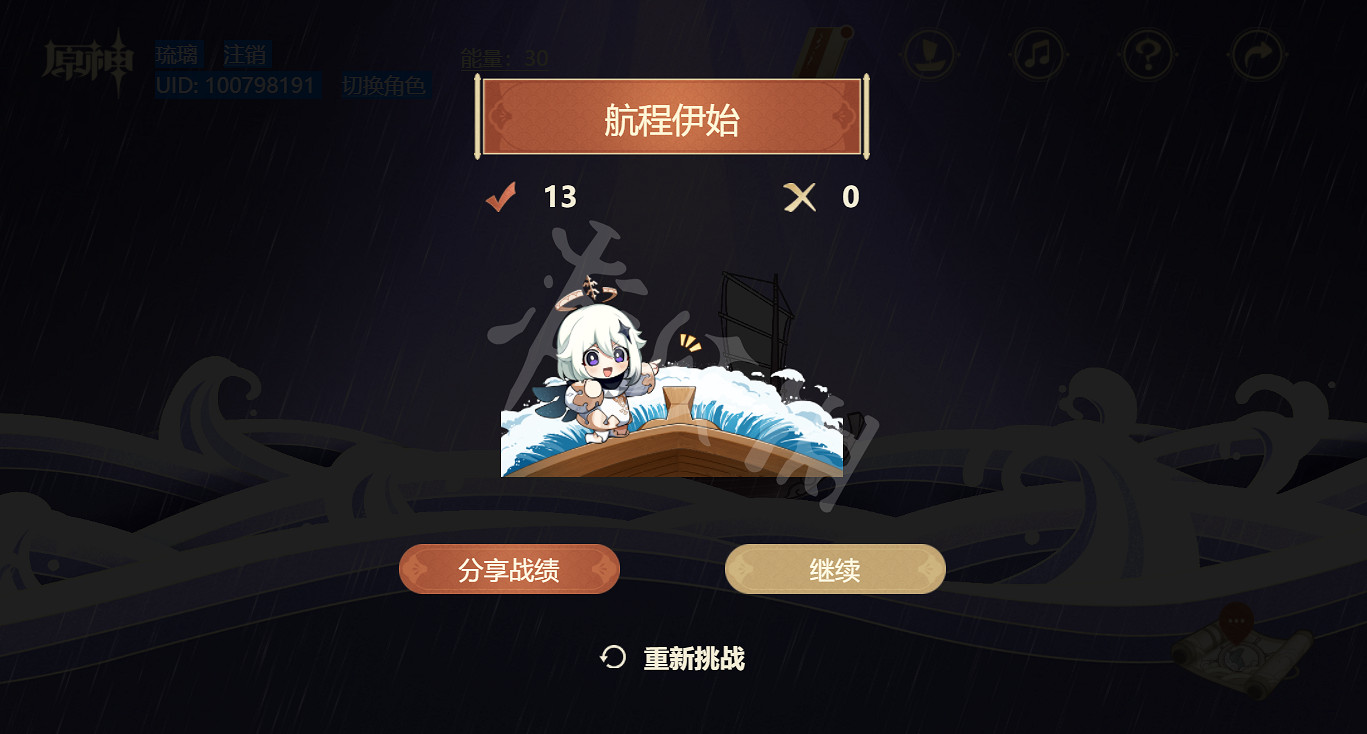
Task: Click the Paimon boat illustration
Action: point(670,400)
